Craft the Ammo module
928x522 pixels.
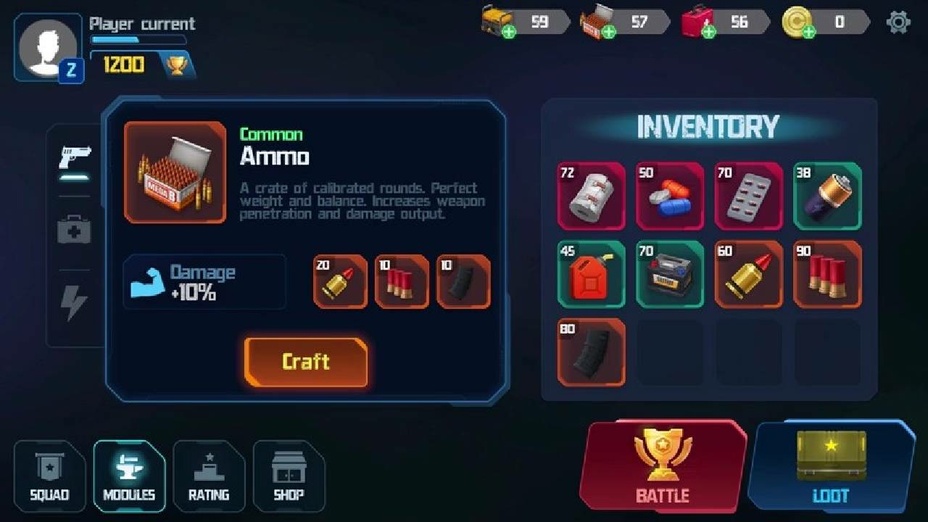pyautogui.click(x=306, y=361)
